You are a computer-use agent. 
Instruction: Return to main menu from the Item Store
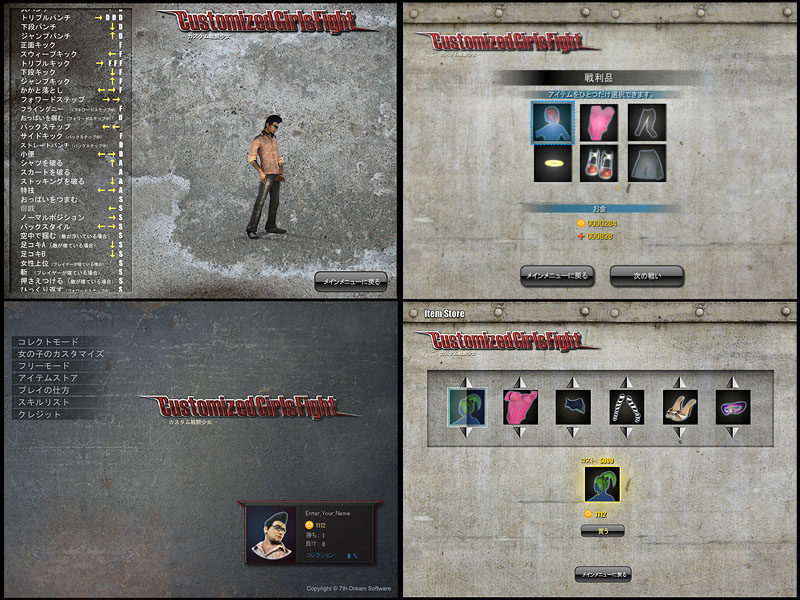coord(602,574)
